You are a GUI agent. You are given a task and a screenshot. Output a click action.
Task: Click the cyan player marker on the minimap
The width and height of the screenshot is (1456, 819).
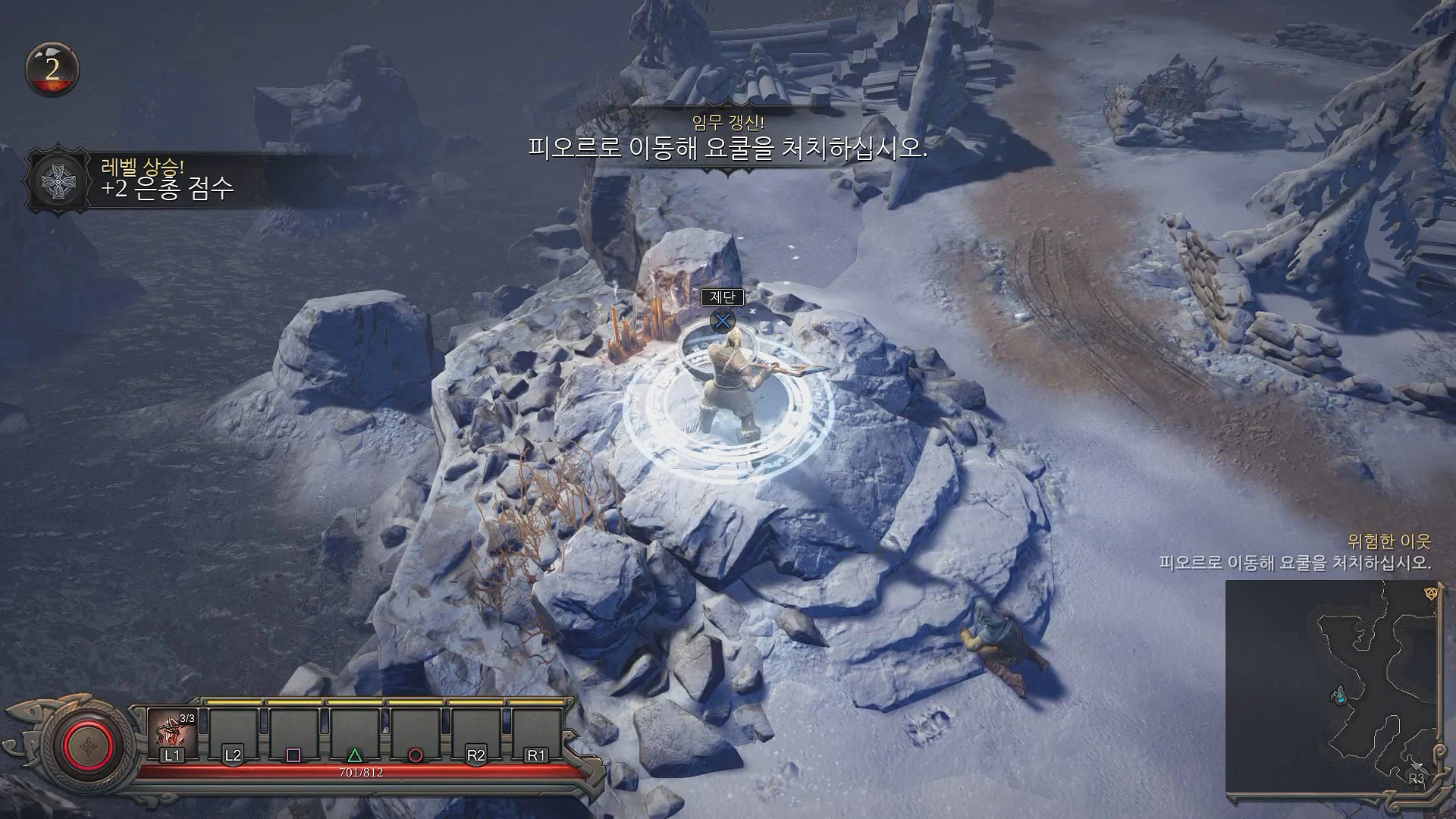(1341, 695)
